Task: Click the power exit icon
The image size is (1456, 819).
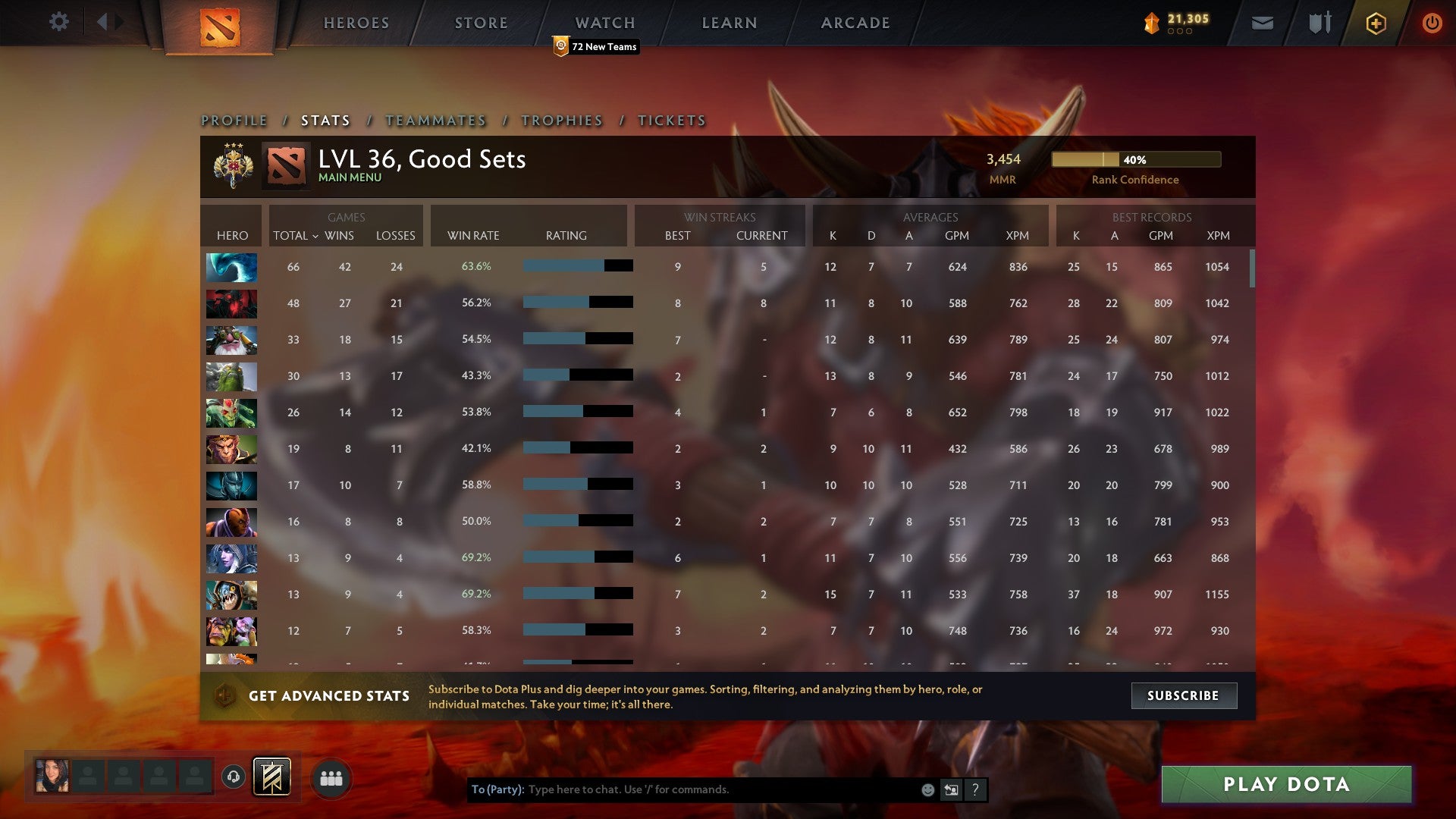Action: click(x=1432, y=23)
